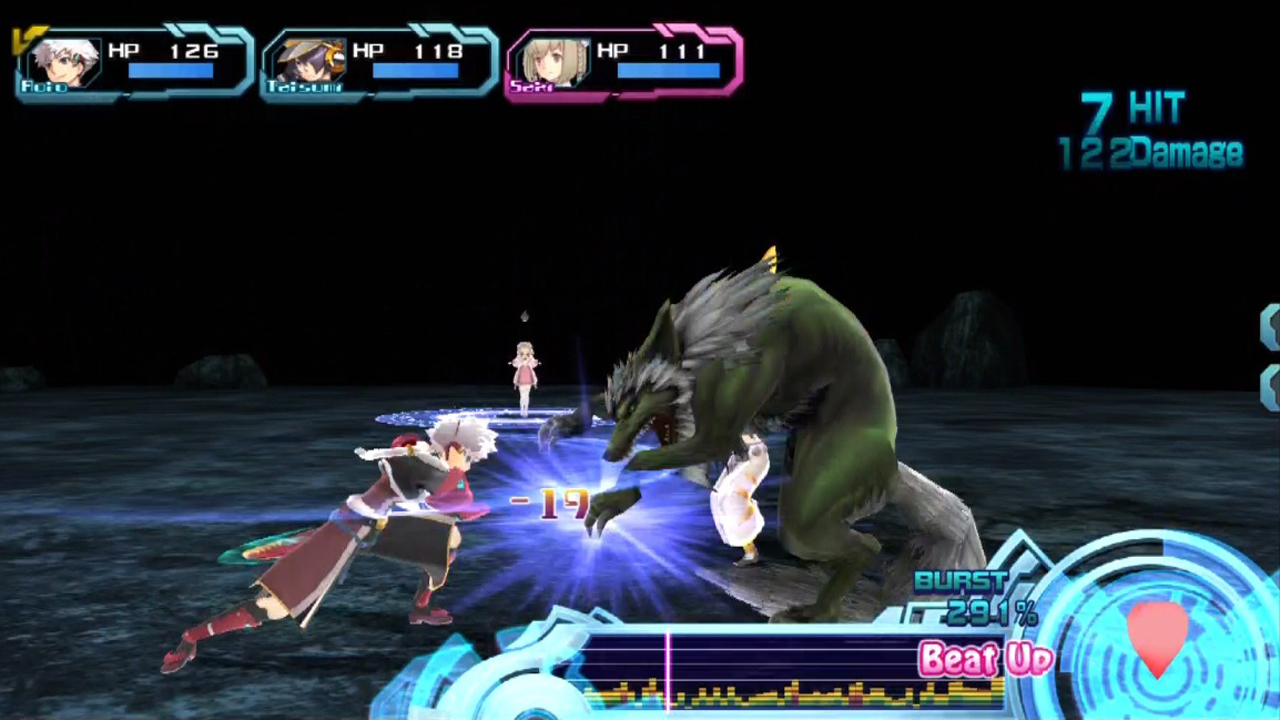Pick the pink-framed Saki character panel
Screen dimensions: 1280x720
[623, 64]
